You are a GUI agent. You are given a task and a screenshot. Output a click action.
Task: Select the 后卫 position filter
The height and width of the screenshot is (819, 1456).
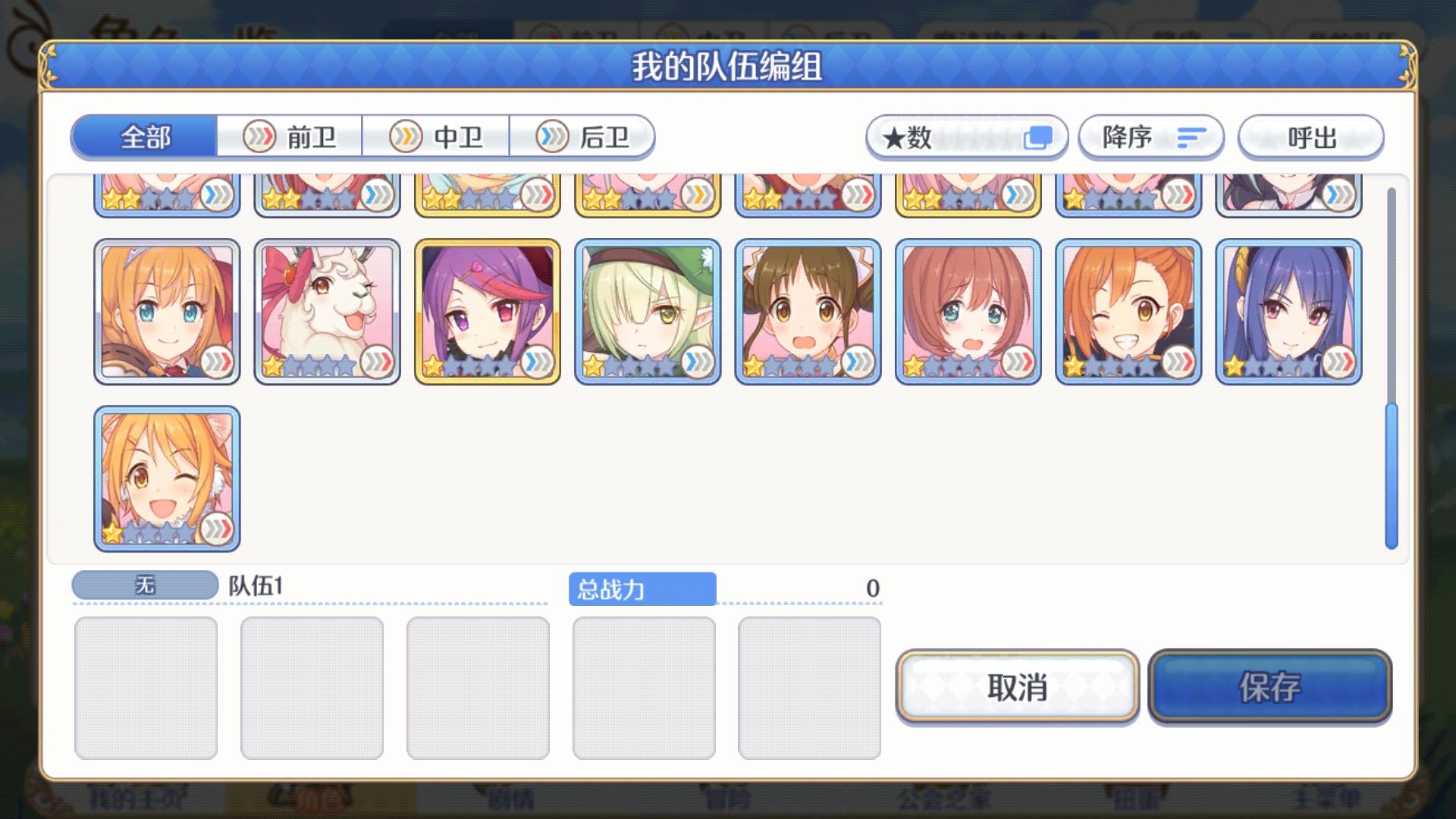pos(585,137)
